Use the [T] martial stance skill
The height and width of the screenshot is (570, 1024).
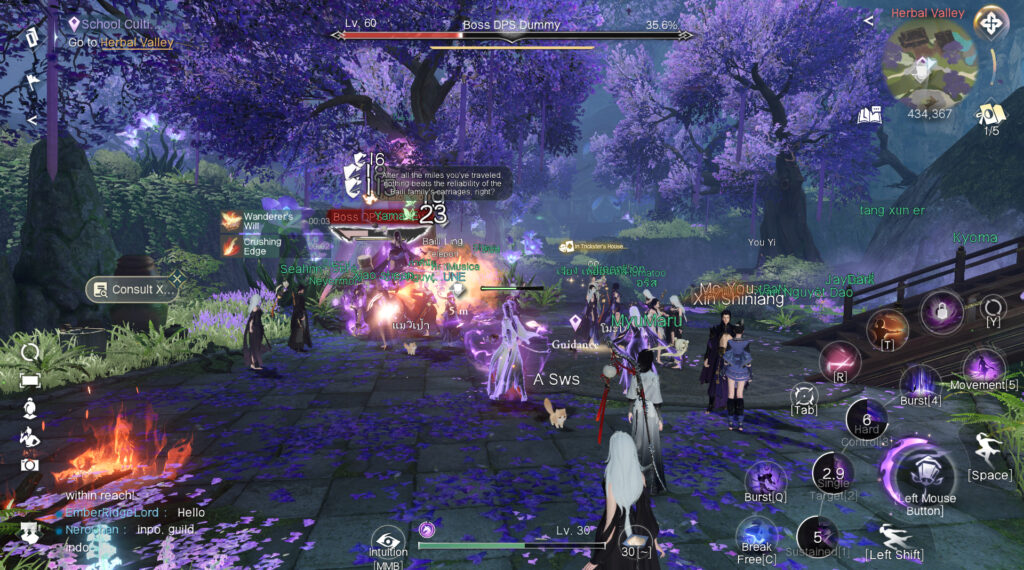tap(887, 327)
